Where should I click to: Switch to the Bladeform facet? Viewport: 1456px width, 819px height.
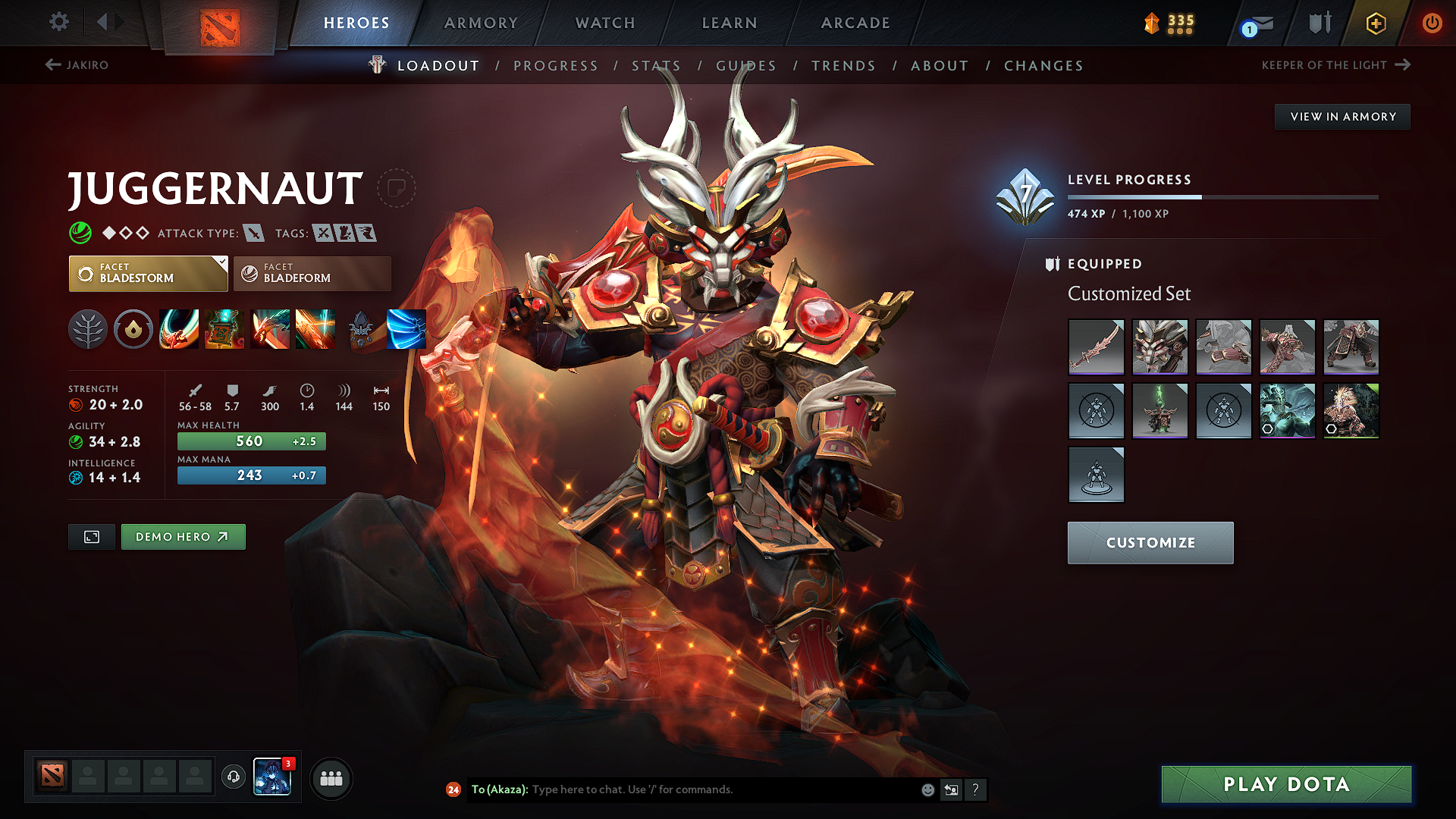[311, 273]
